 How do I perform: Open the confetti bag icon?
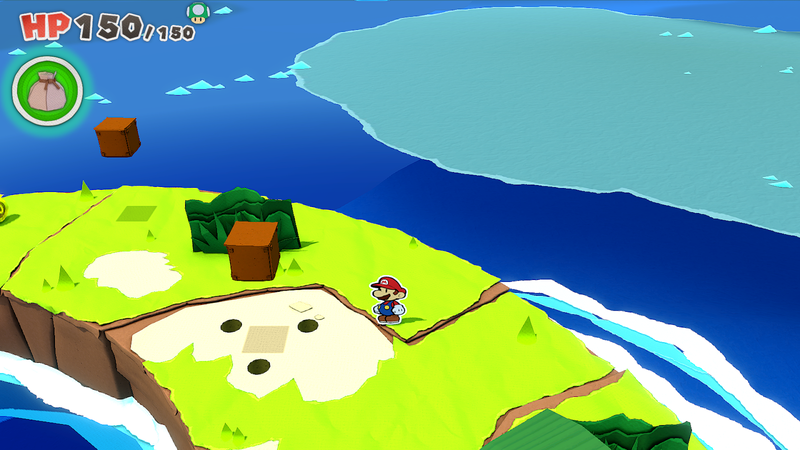(x=45, y=91)
